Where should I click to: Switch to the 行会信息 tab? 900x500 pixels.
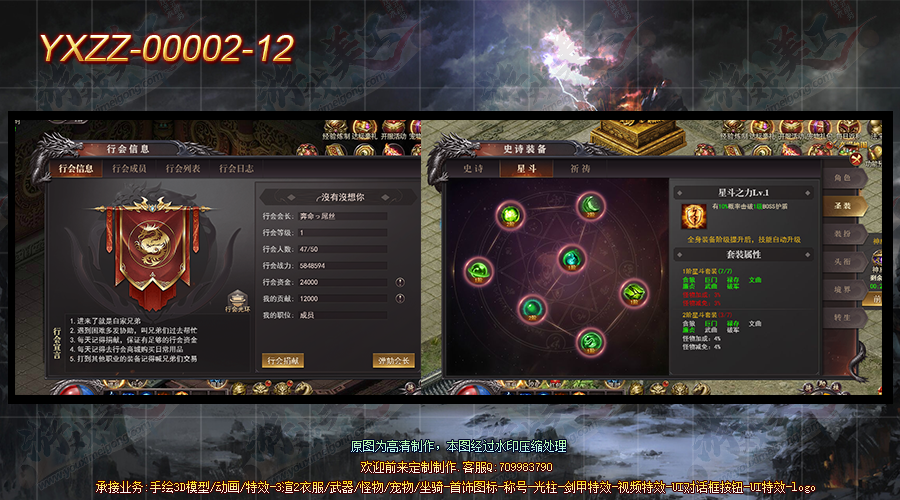point(76,169)
